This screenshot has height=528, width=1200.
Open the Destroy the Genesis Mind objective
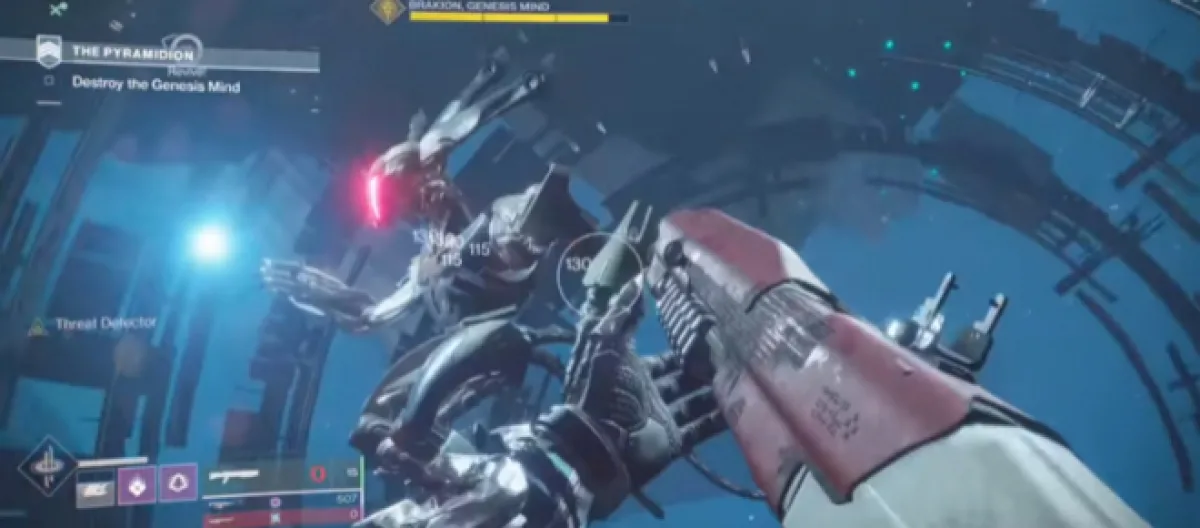[155, 85]
